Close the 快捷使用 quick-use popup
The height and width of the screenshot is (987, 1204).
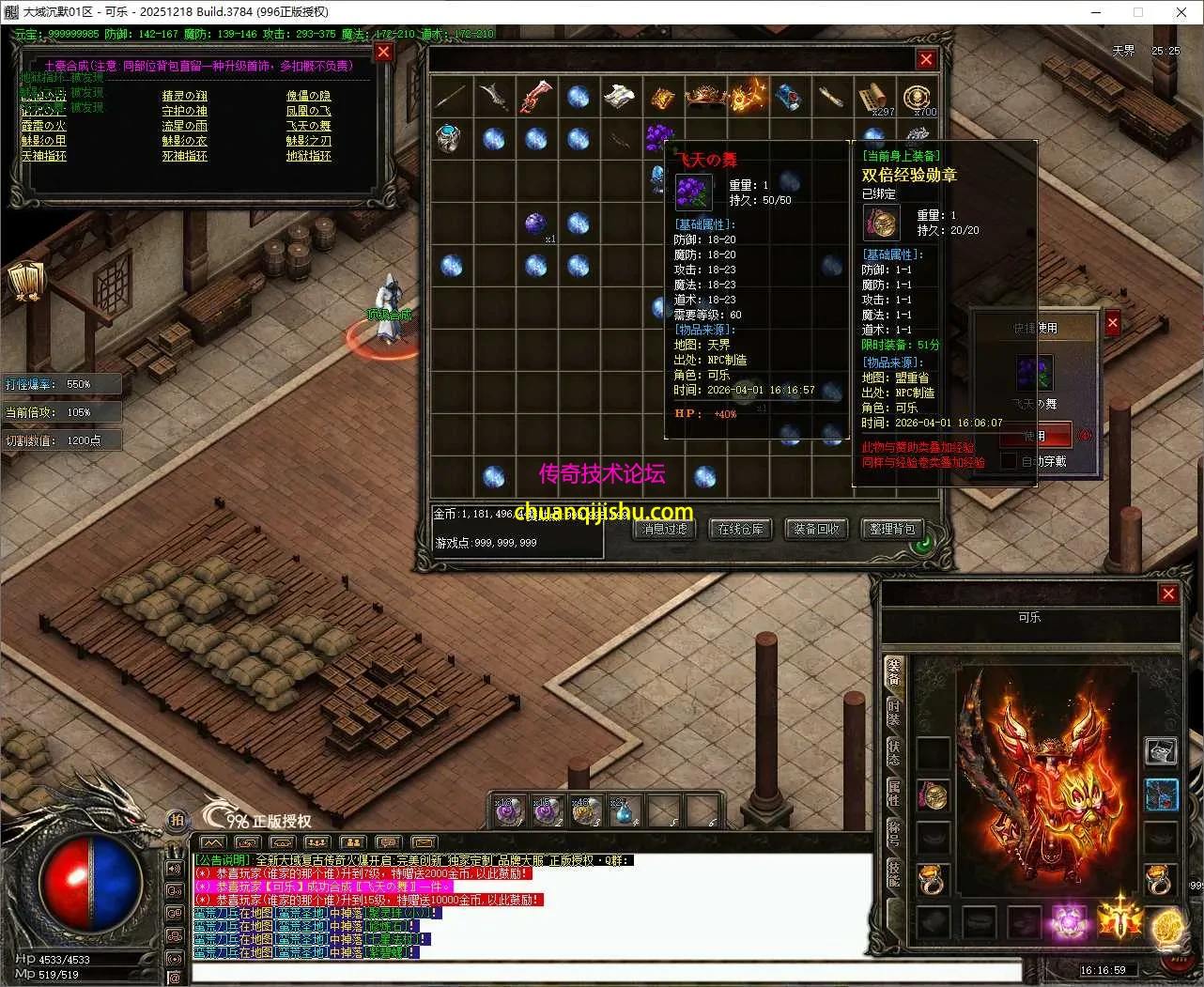[1112, 323]
